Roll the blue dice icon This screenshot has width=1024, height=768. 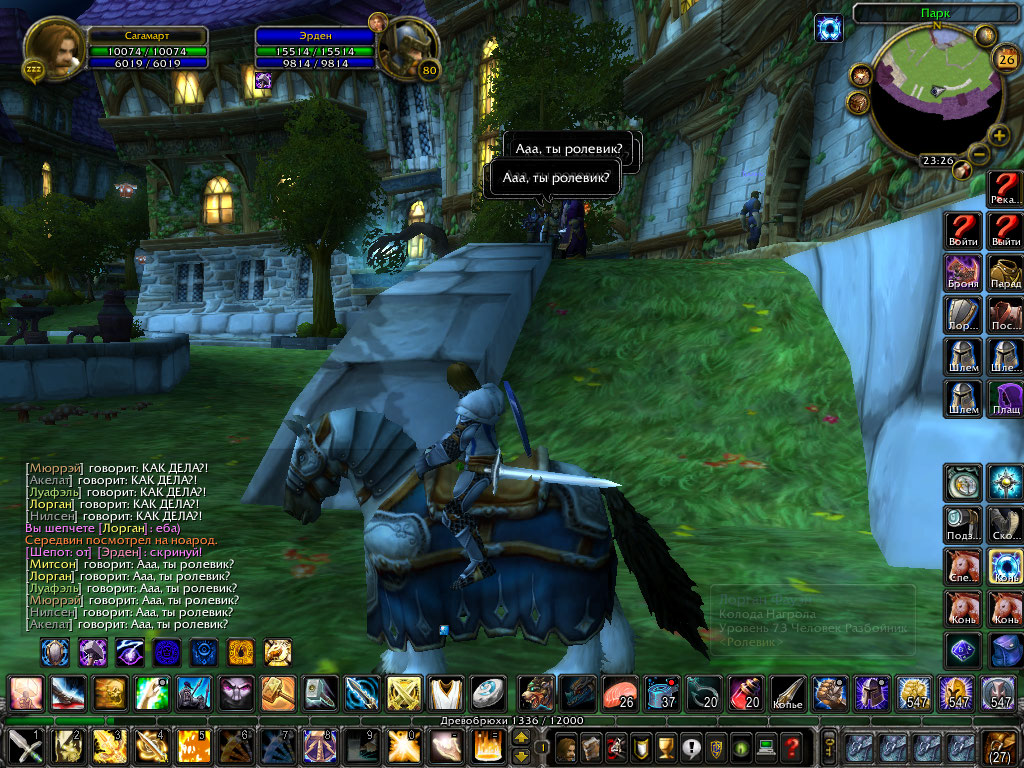963,651
